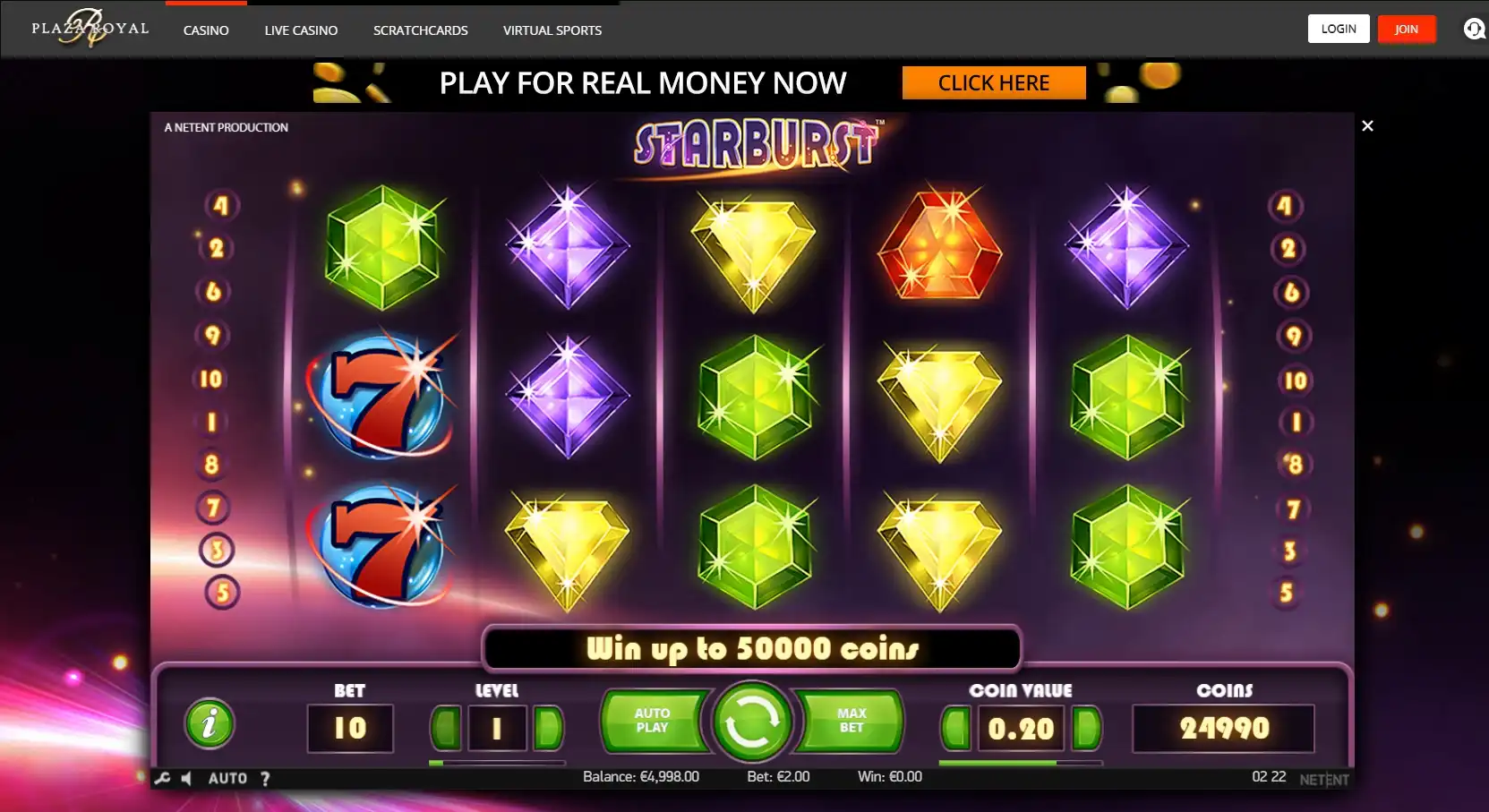Toggle the speaker sound icon

pos(186,778)
